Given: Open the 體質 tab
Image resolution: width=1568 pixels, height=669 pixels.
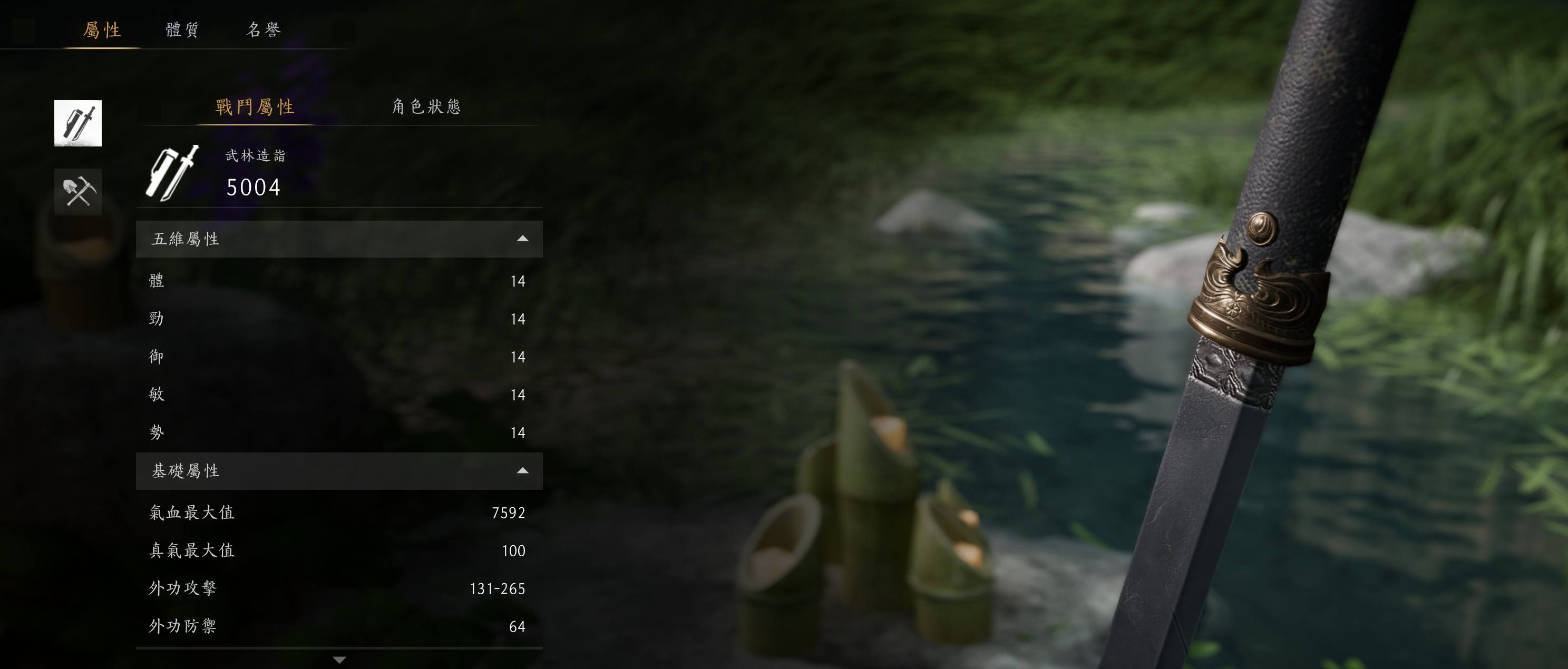Looking at the screenshot, I should tap(182, 30).
